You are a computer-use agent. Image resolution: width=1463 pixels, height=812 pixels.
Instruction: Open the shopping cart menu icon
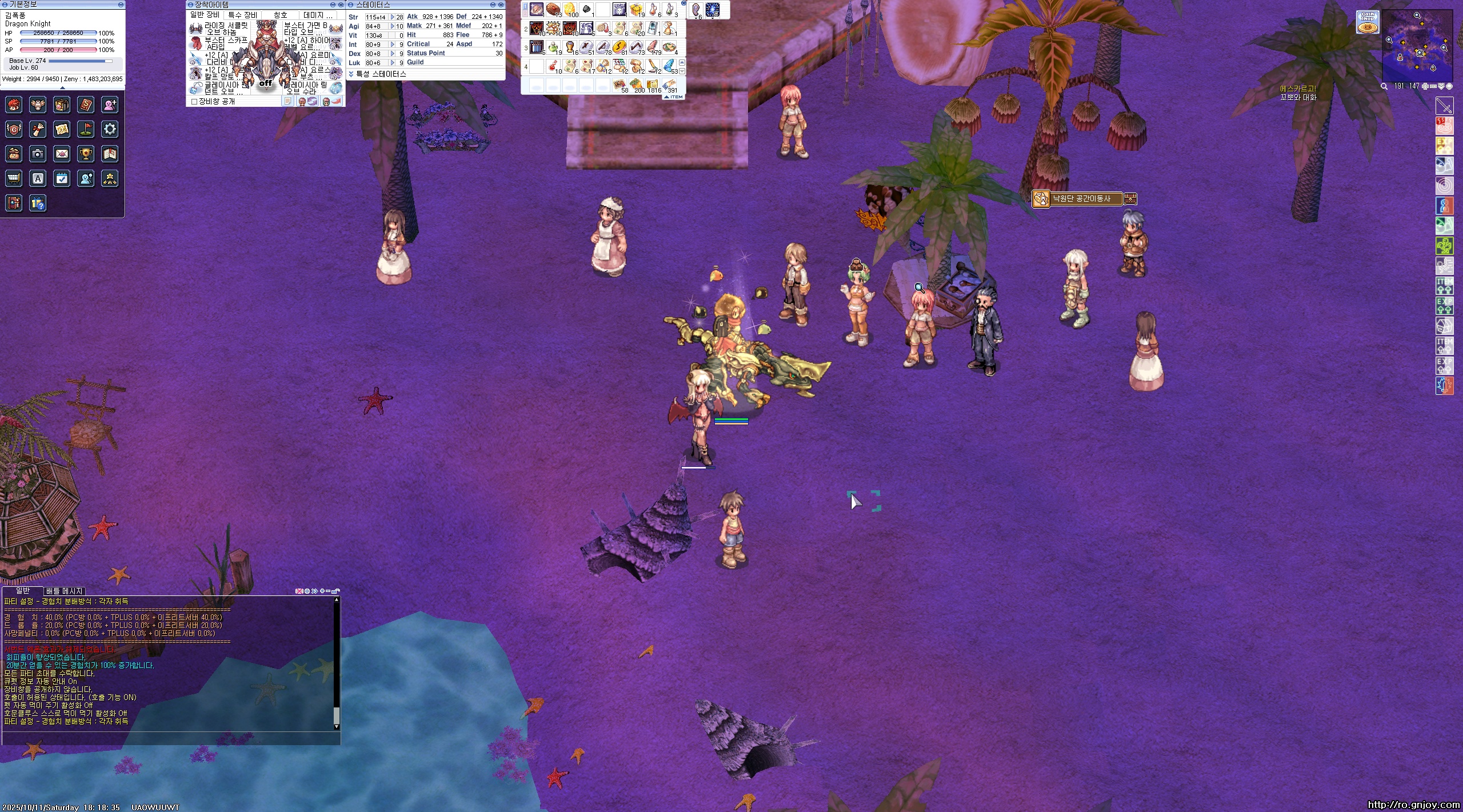[14, 179]
